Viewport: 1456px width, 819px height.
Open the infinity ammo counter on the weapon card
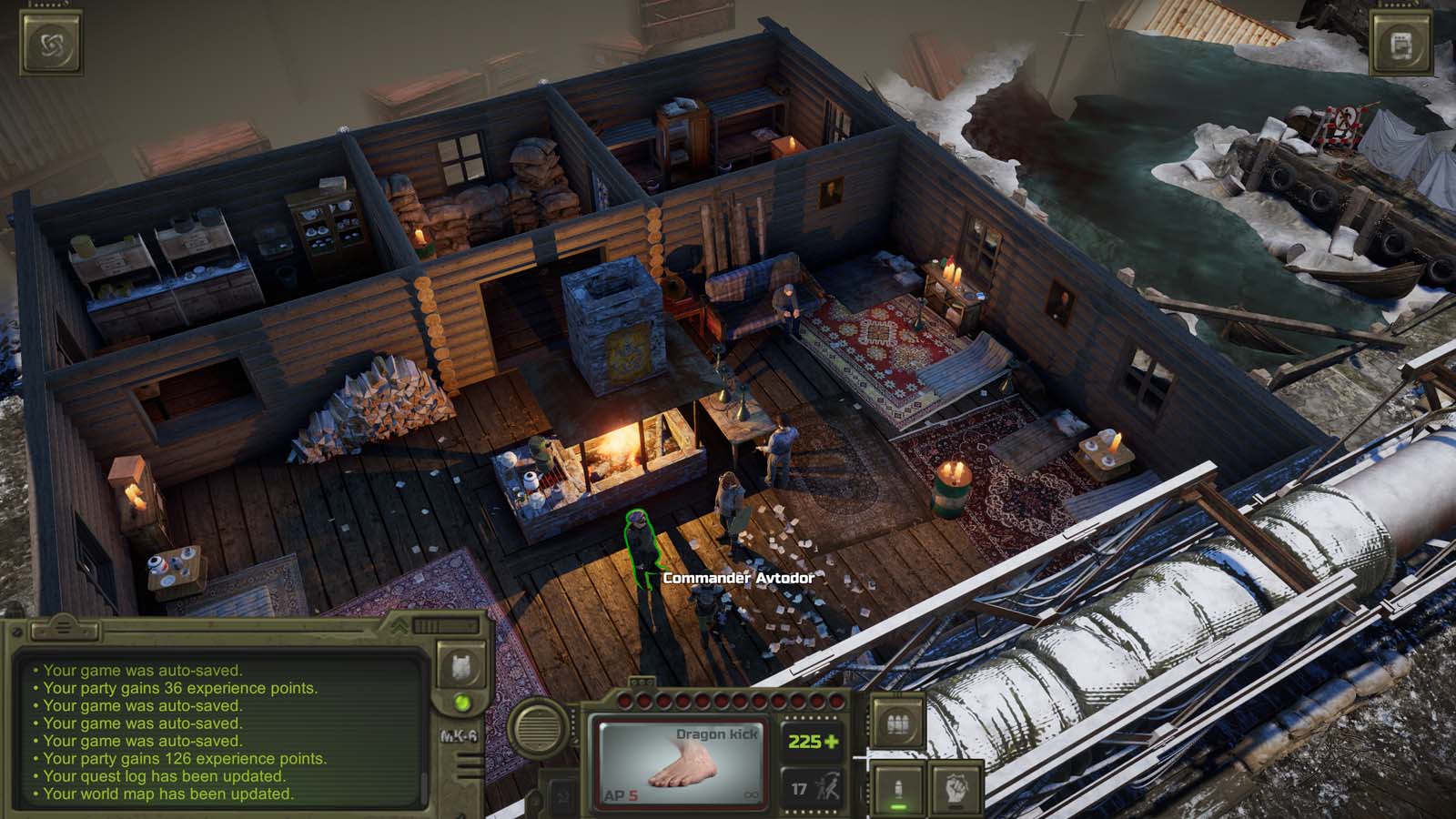pos(752,794)
